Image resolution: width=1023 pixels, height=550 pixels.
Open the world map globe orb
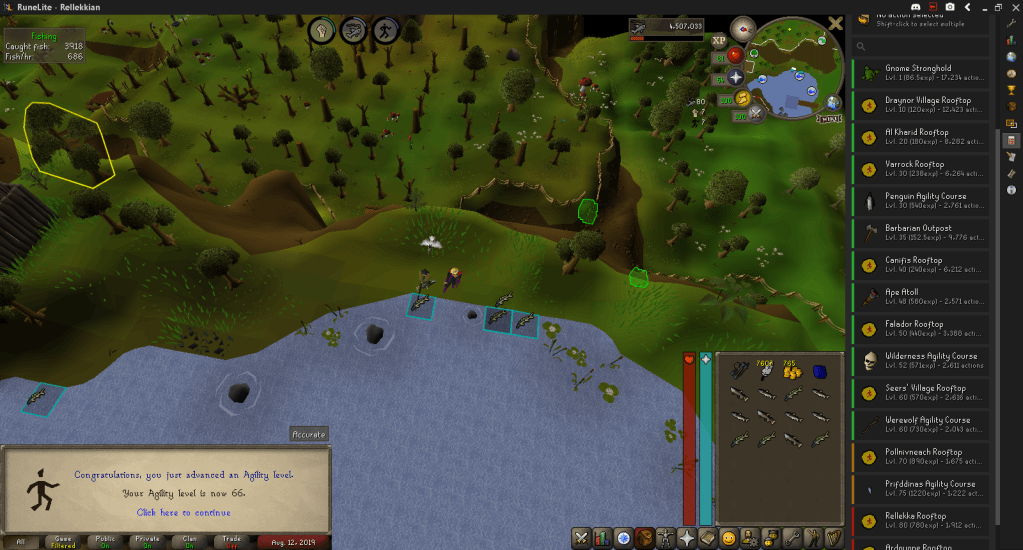coord(832,101)
